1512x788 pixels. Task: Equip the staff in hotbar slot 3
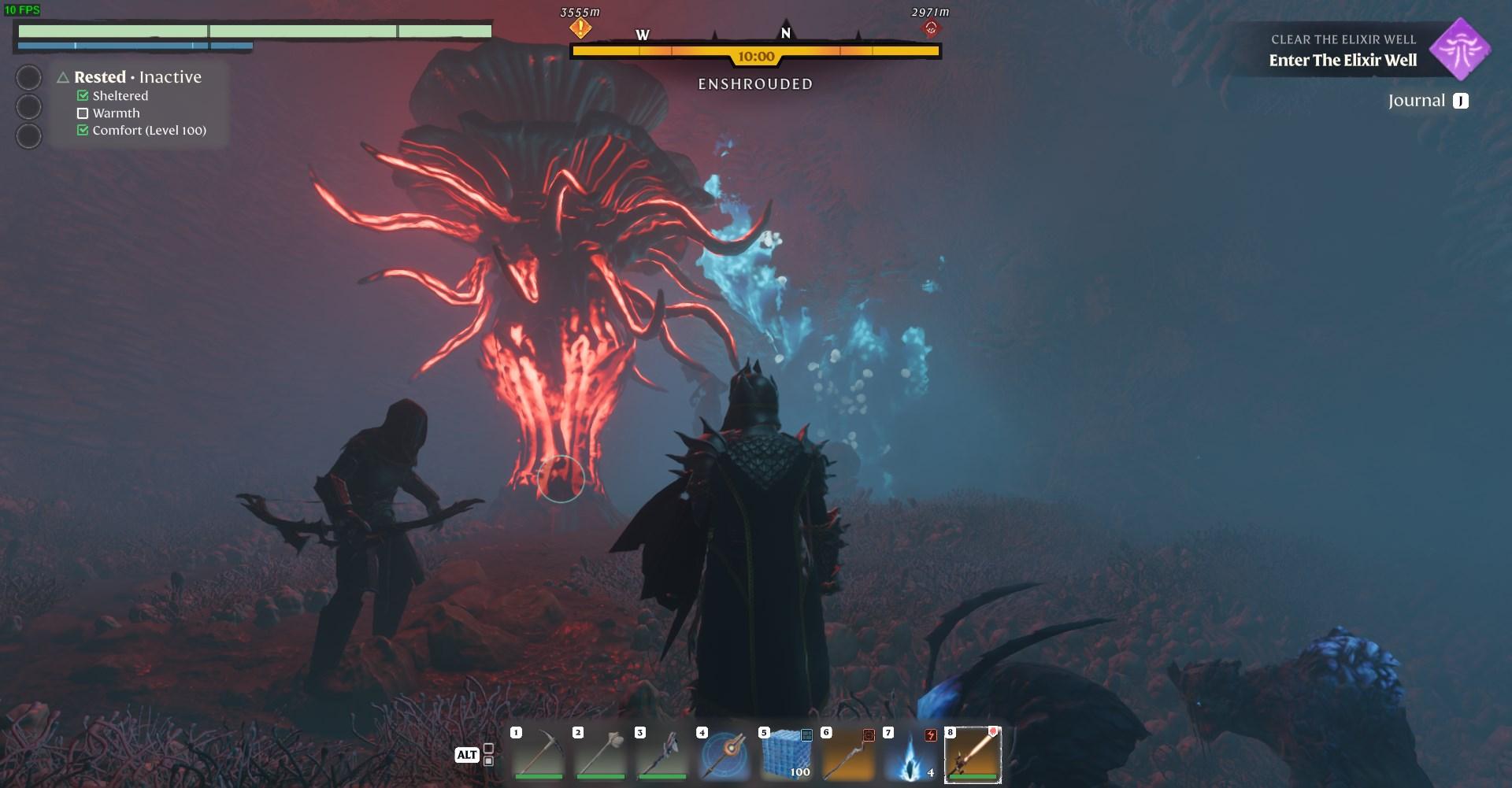662,754
